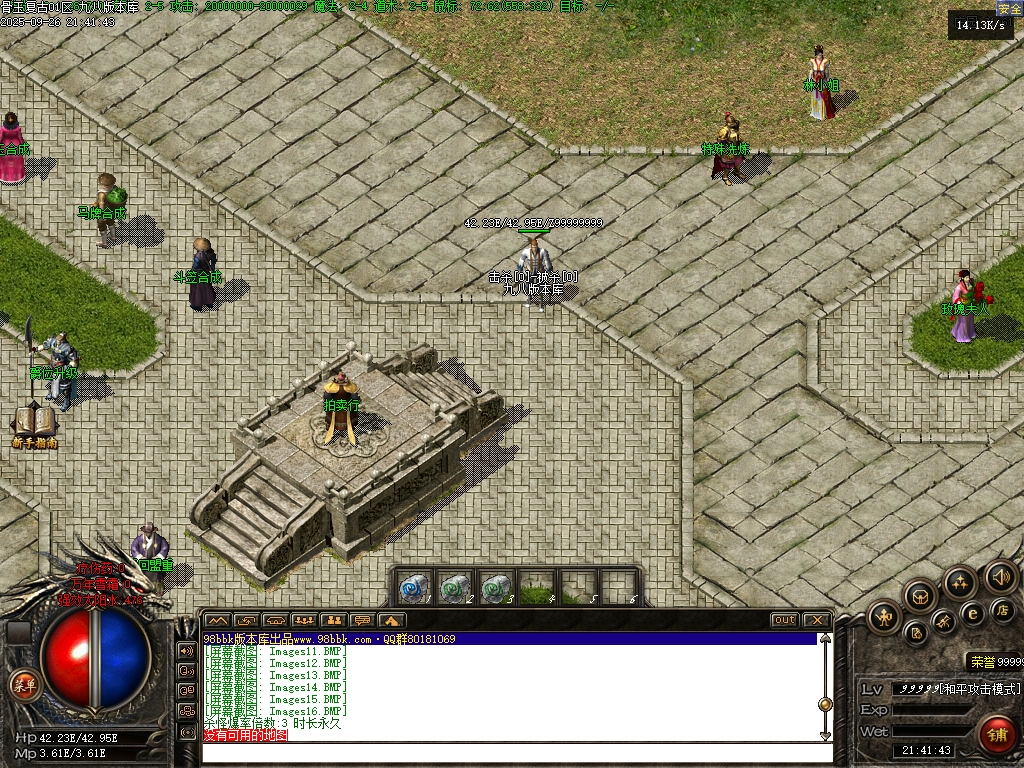The height and width of the screenshot is (768, 1024).
Task: Open the 新手指南 beginner guide book
Action: [x=33, y=424]
